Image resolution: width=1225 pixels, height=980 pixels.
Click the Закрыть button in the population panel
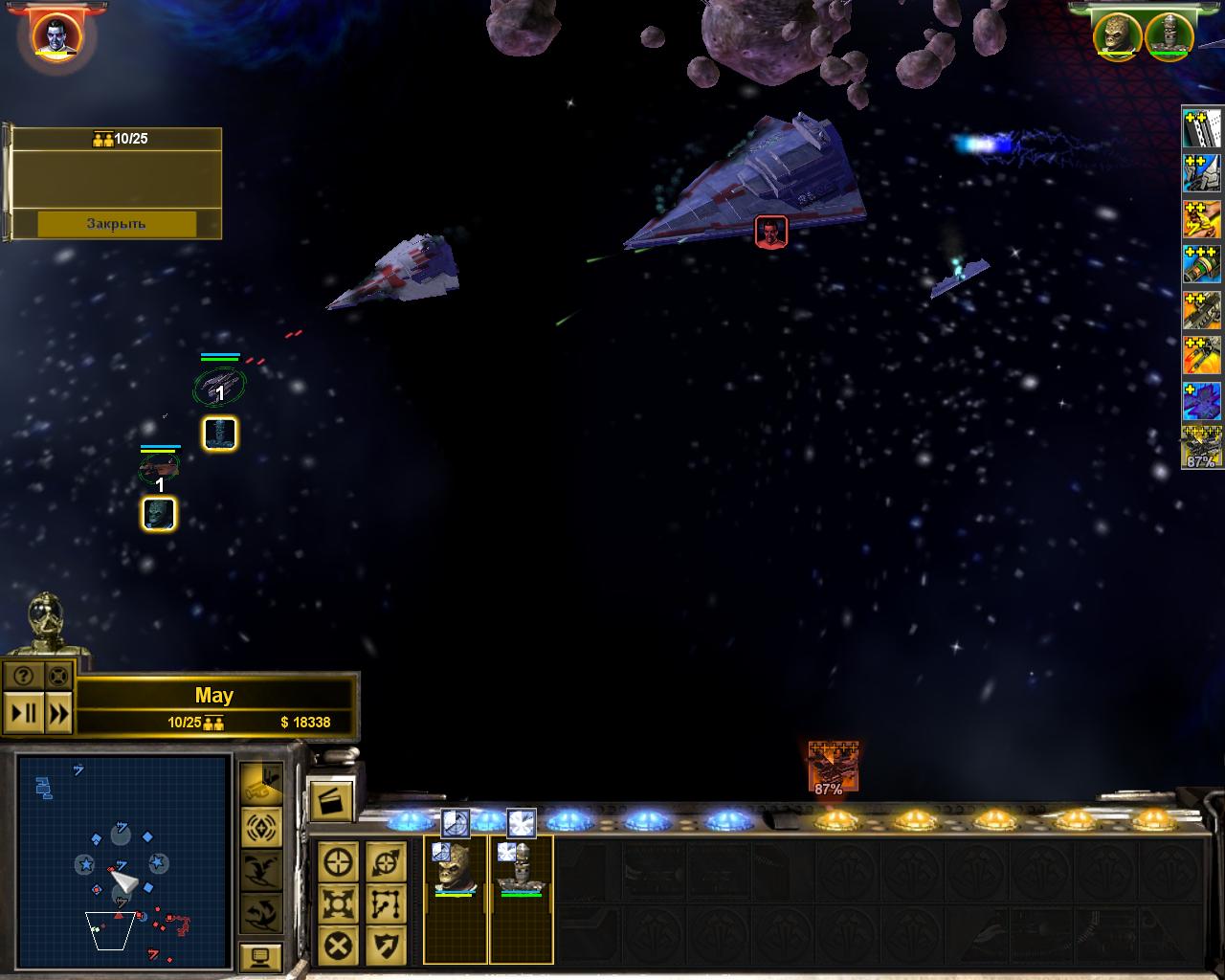pos(117,224)
